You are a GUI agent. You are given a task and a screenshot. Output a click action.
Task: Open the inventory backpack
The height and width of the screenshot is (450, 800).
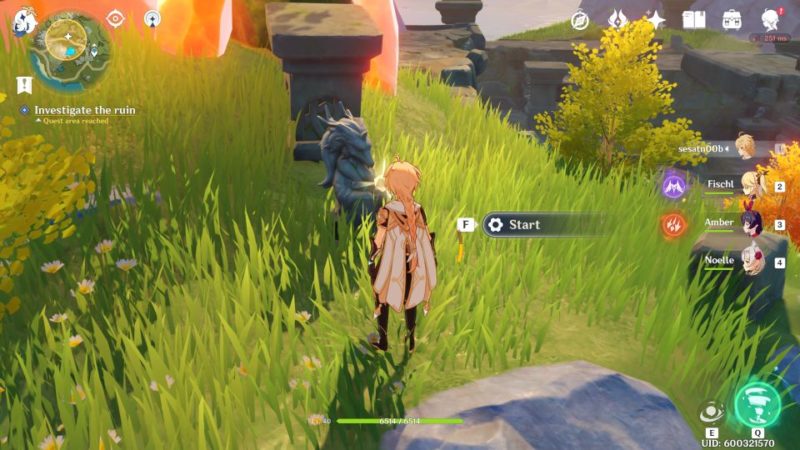coord(732,19)
